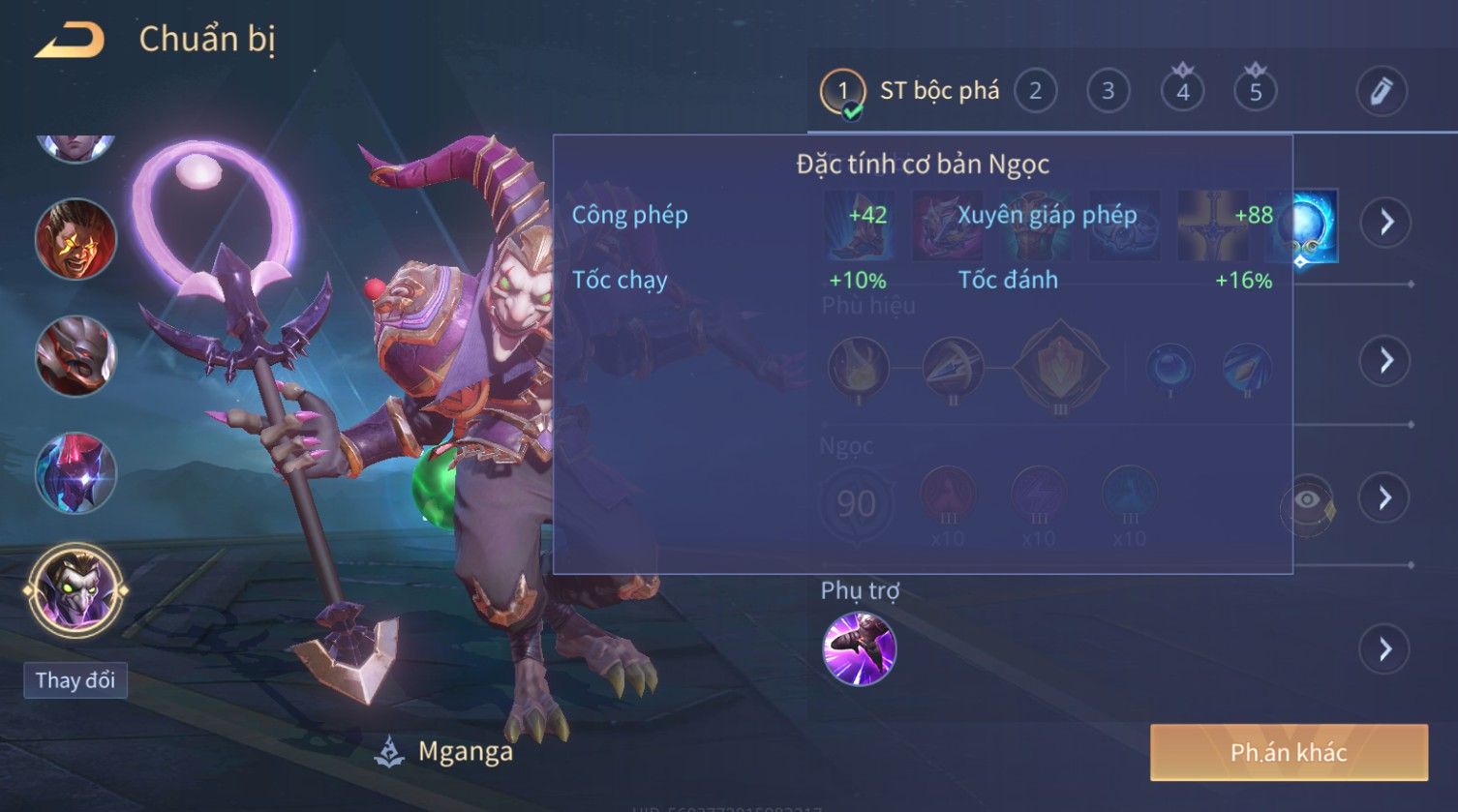Choose build preset 4
The width and height of the screenshot is (1458, 812).
click(1182, 92)
